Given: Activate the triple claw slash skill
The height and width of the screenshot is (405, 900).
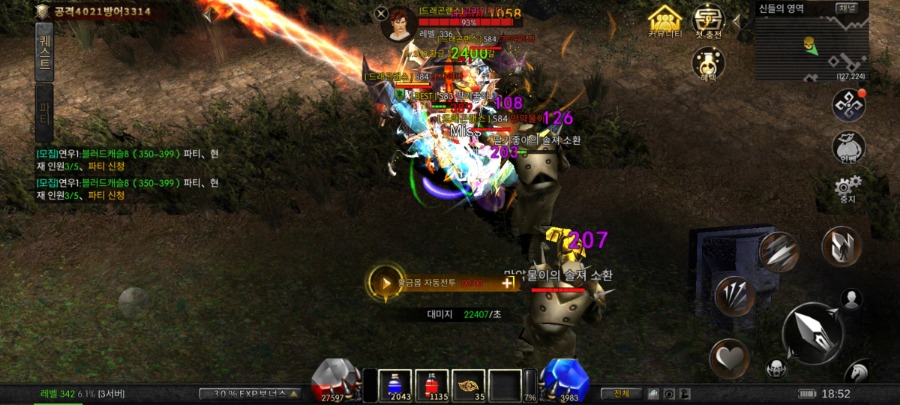Looking at the screenshot, I should tap(736, 296).
